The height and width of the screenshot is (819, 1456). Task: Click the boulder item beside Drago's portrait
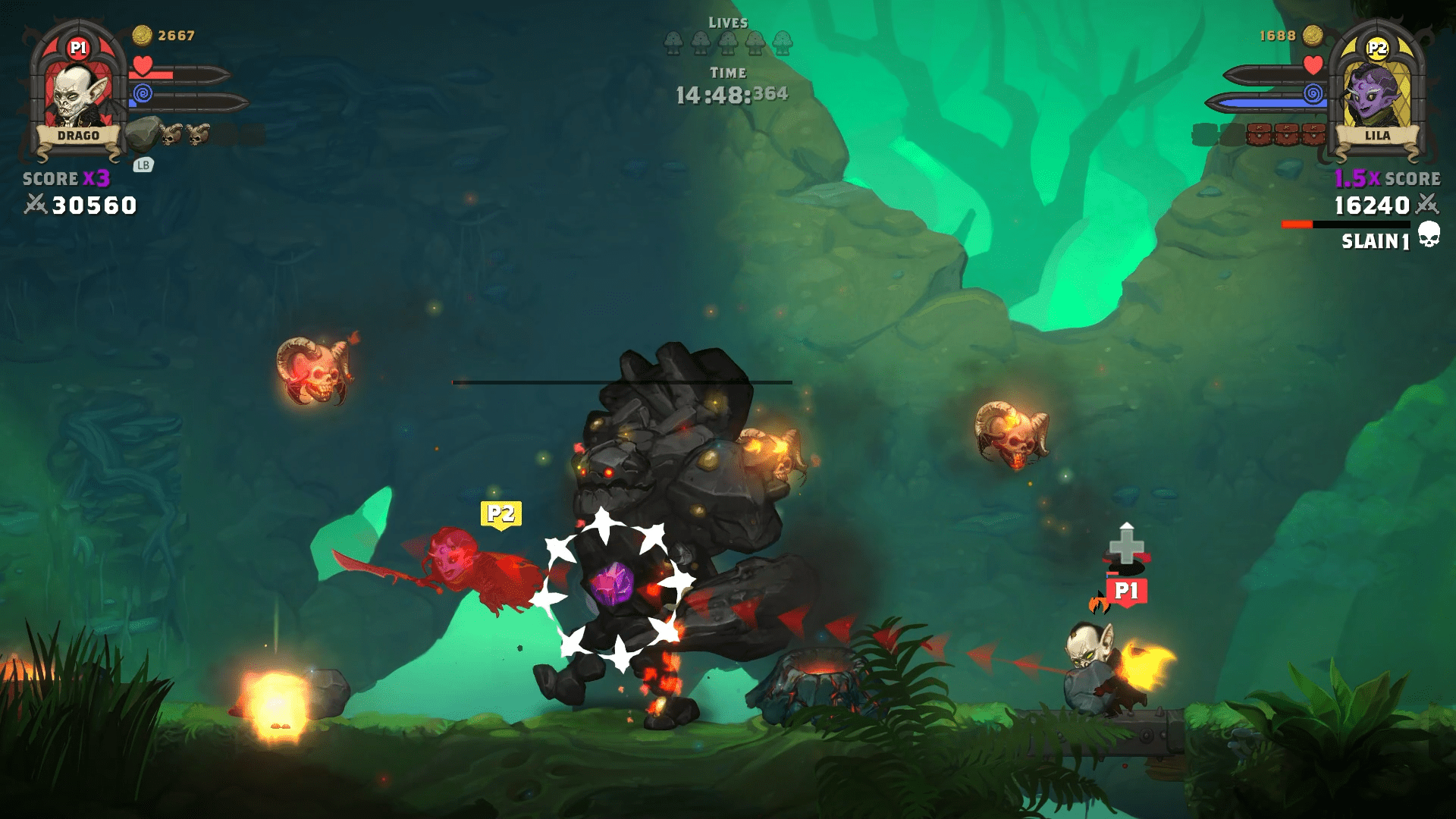point(143,133)
